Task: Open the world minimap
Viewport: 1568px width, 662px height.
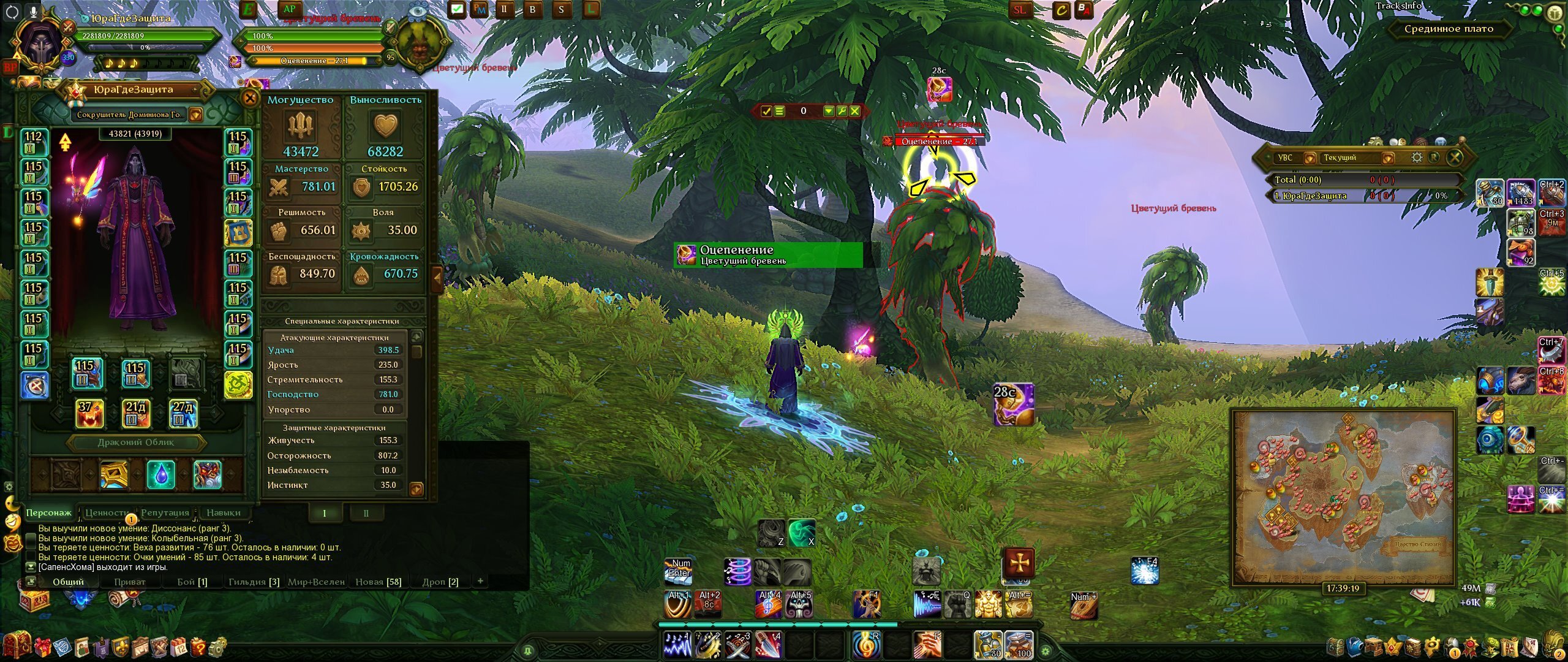Action: 1343,496
